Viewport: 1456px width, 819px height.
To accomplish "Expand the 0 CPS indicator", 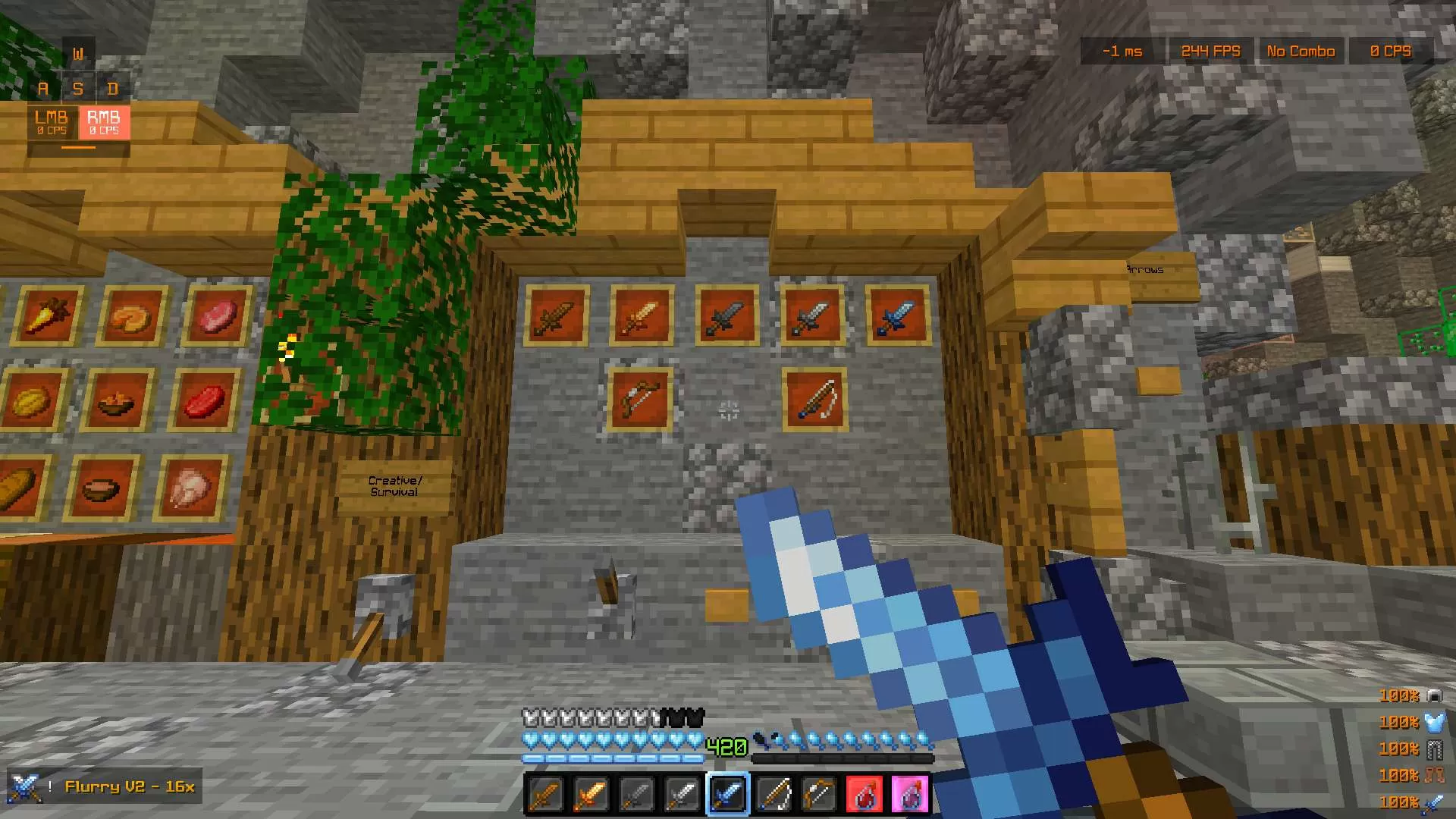I will click(x=1392, y=51).
